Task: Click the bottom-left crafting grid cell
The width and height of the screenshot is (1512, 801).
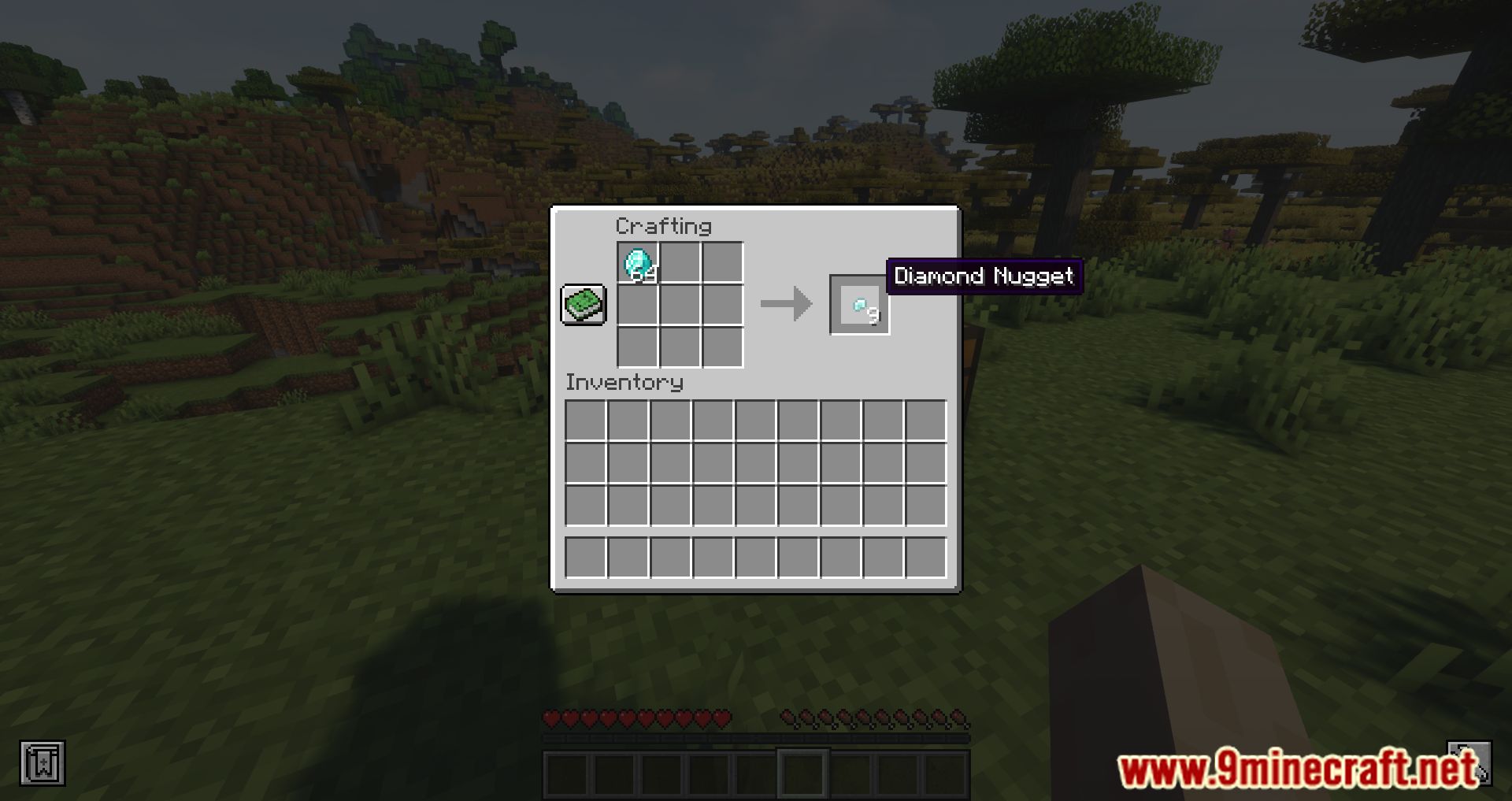Action: (638, 348)
